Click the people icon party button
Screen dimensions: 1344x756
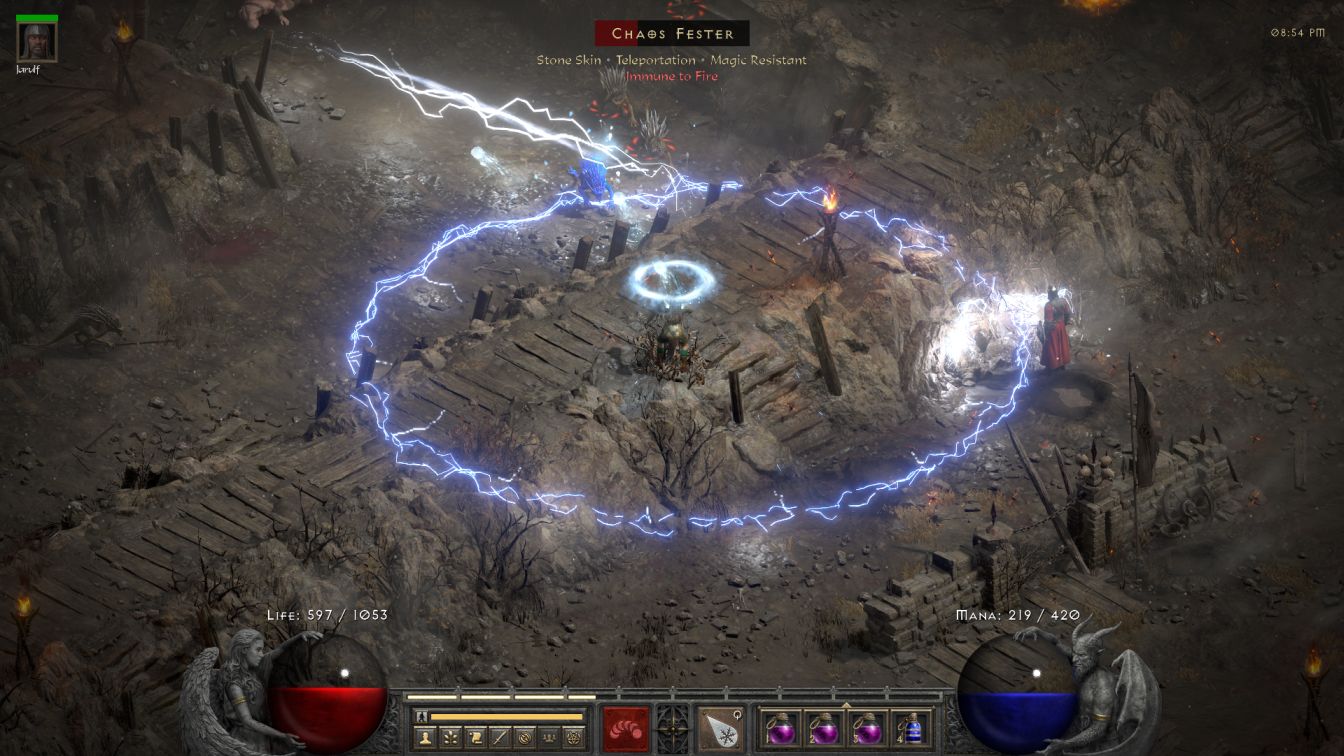549,738
